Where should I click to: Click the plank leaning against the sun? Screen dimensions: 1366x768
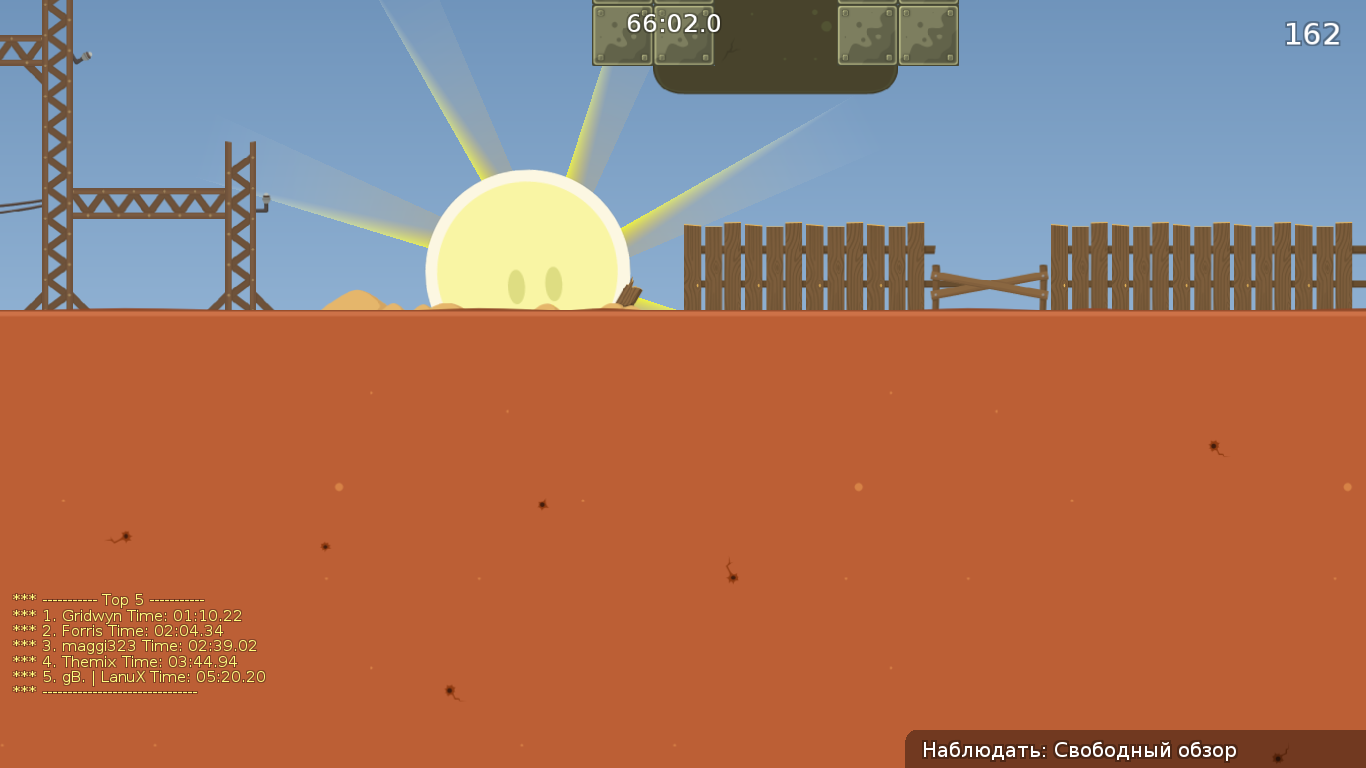pos(627,290)
